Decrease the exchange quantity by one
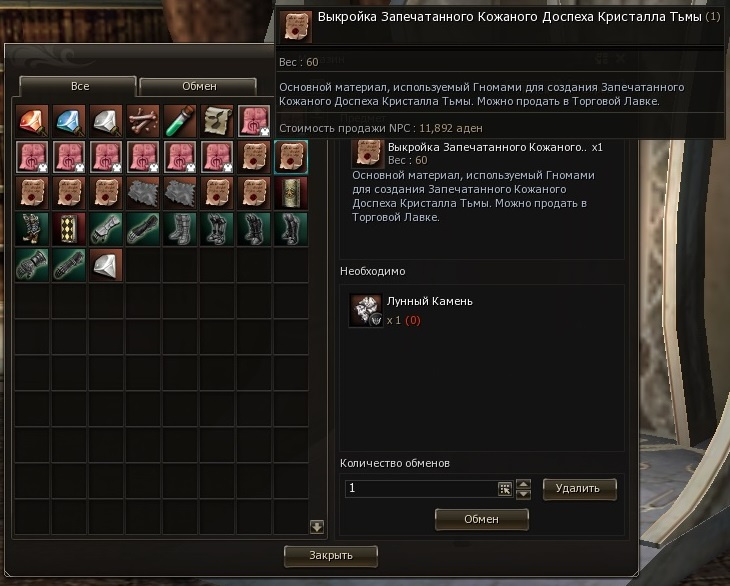Image resolution: width=730 pixels, height=586 pixels. (523, 494)
